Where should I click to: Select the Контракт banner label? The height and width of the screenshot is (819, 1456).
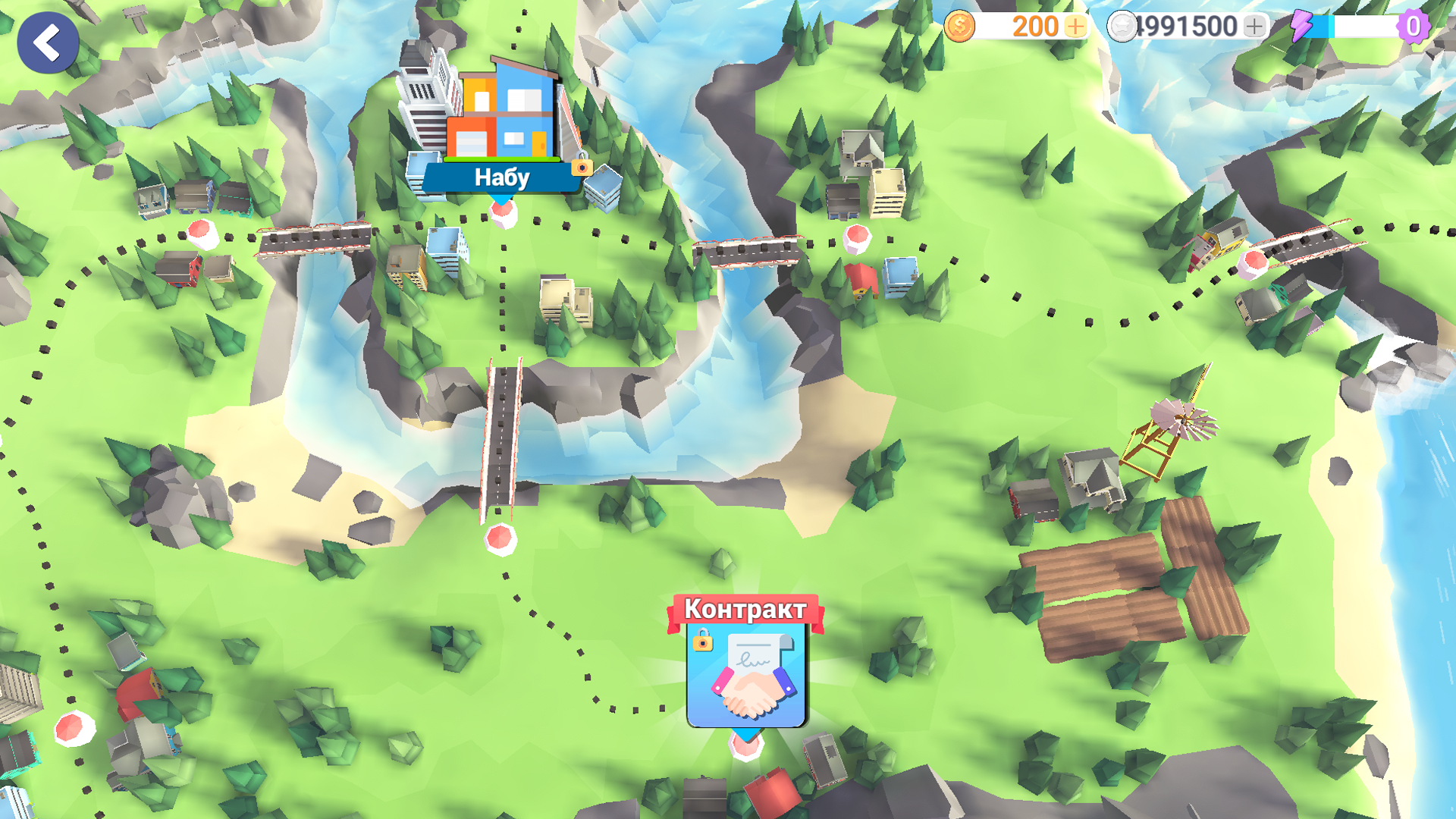click(745, 607)
